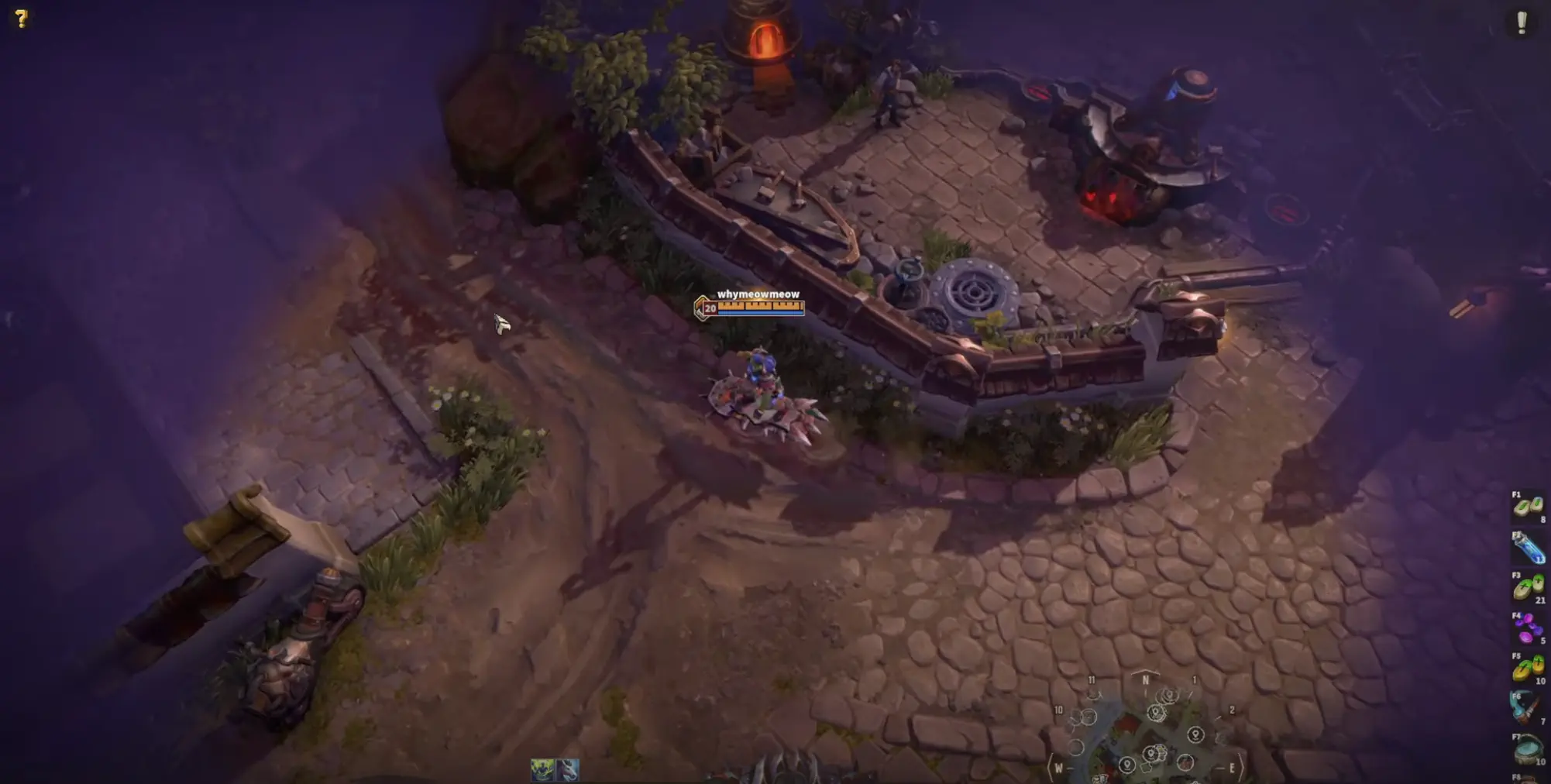
Task: Select the F4 purple gems item
Action: pyautogui.click(x=1529, y=624)
